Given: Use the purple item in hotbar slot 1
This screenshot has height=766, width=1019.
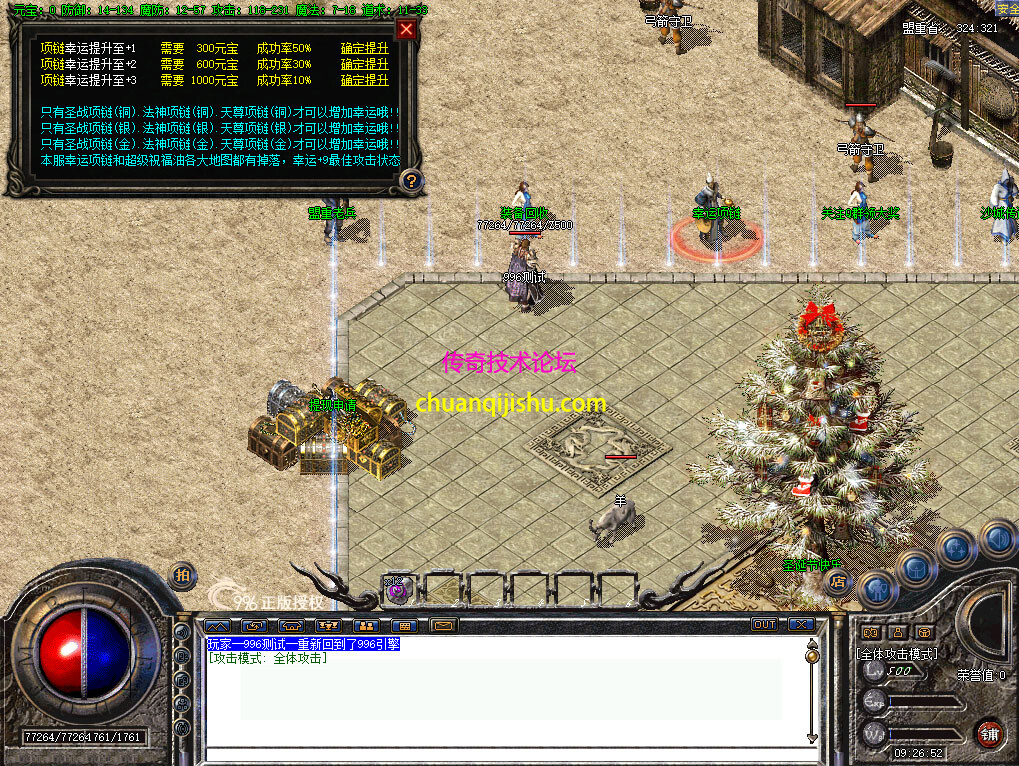Looking at the screenshot, I should (398, 590).
